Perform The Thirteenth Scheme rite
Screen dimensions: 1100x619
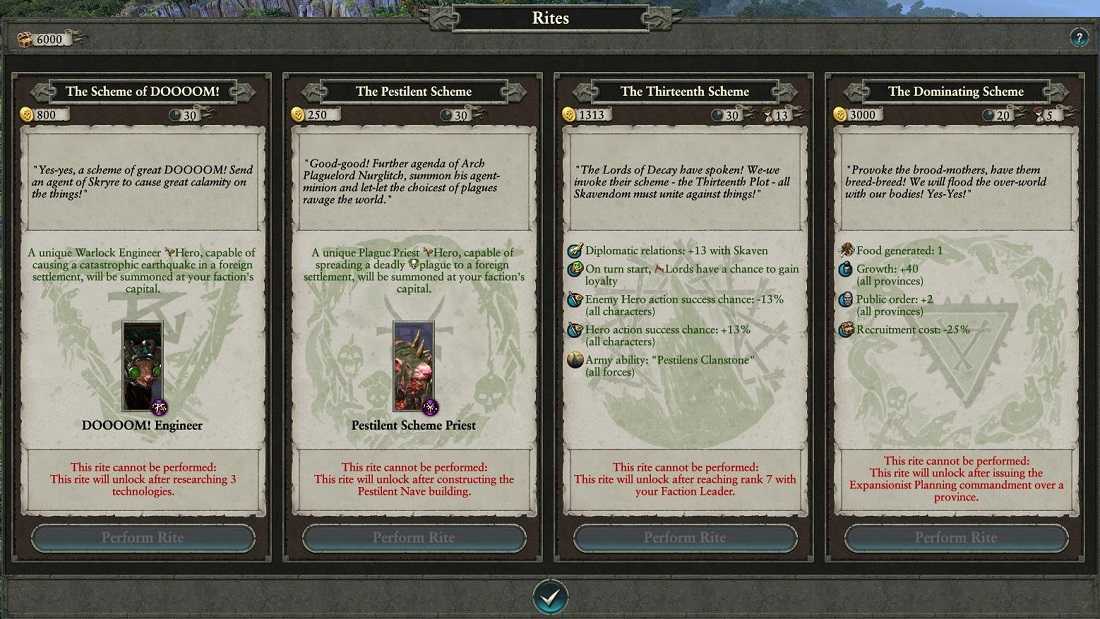pyautogui.click(x=685, y=538)
